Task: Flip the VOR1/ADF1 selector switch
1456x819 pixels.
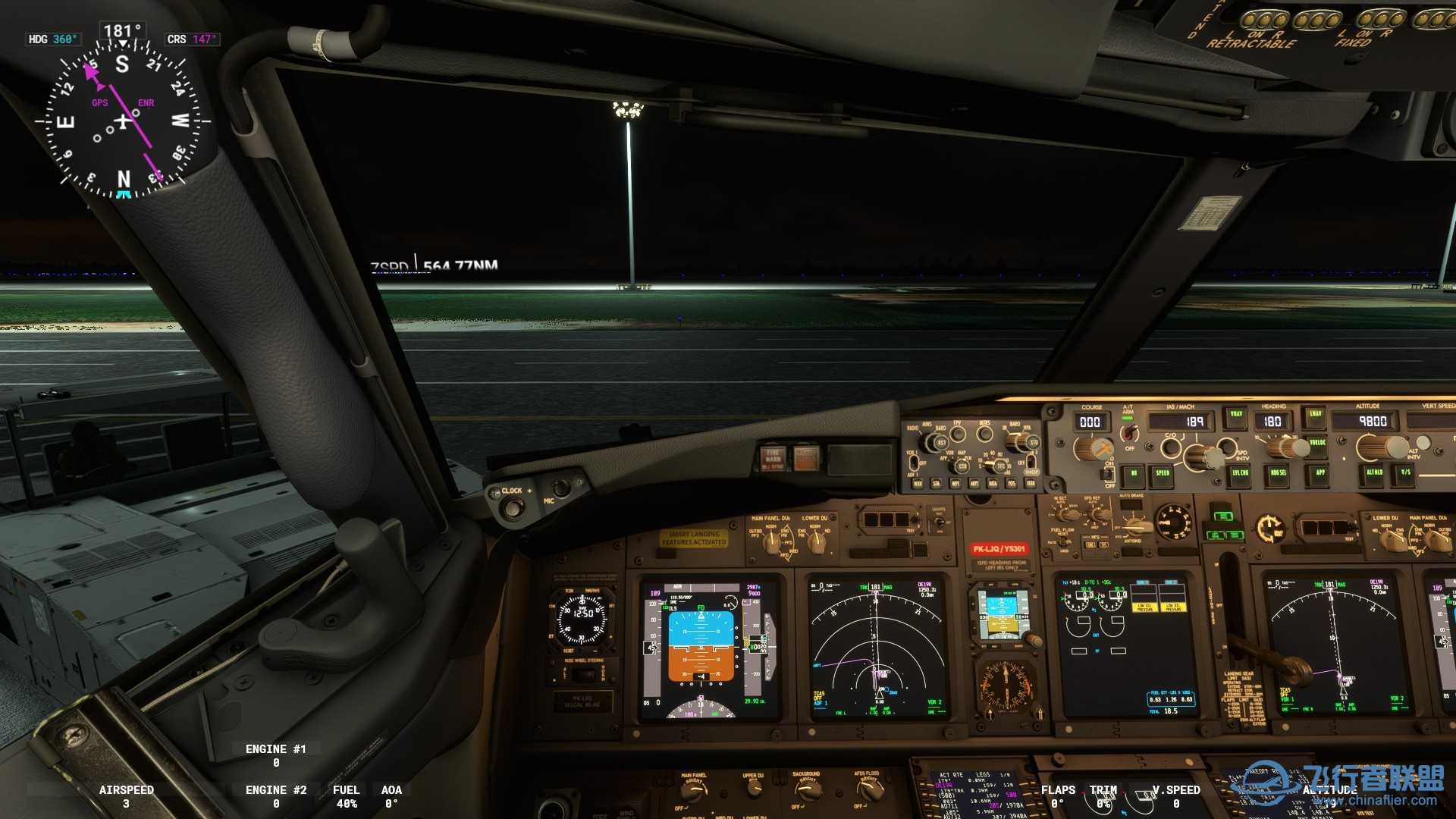Action: pos(914,463)
